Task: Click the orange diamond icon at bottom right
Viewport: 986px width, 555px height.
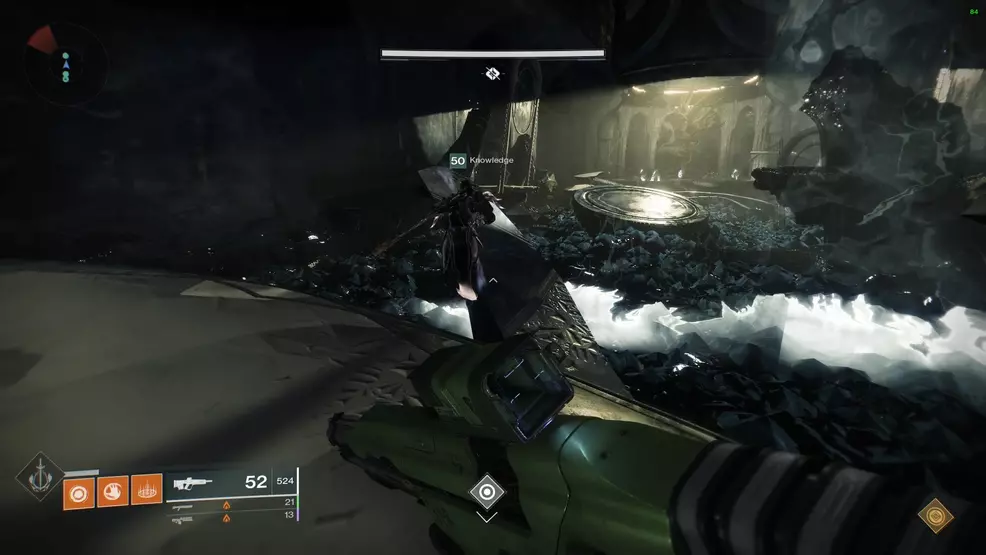Action: click(x=936, y=516)
